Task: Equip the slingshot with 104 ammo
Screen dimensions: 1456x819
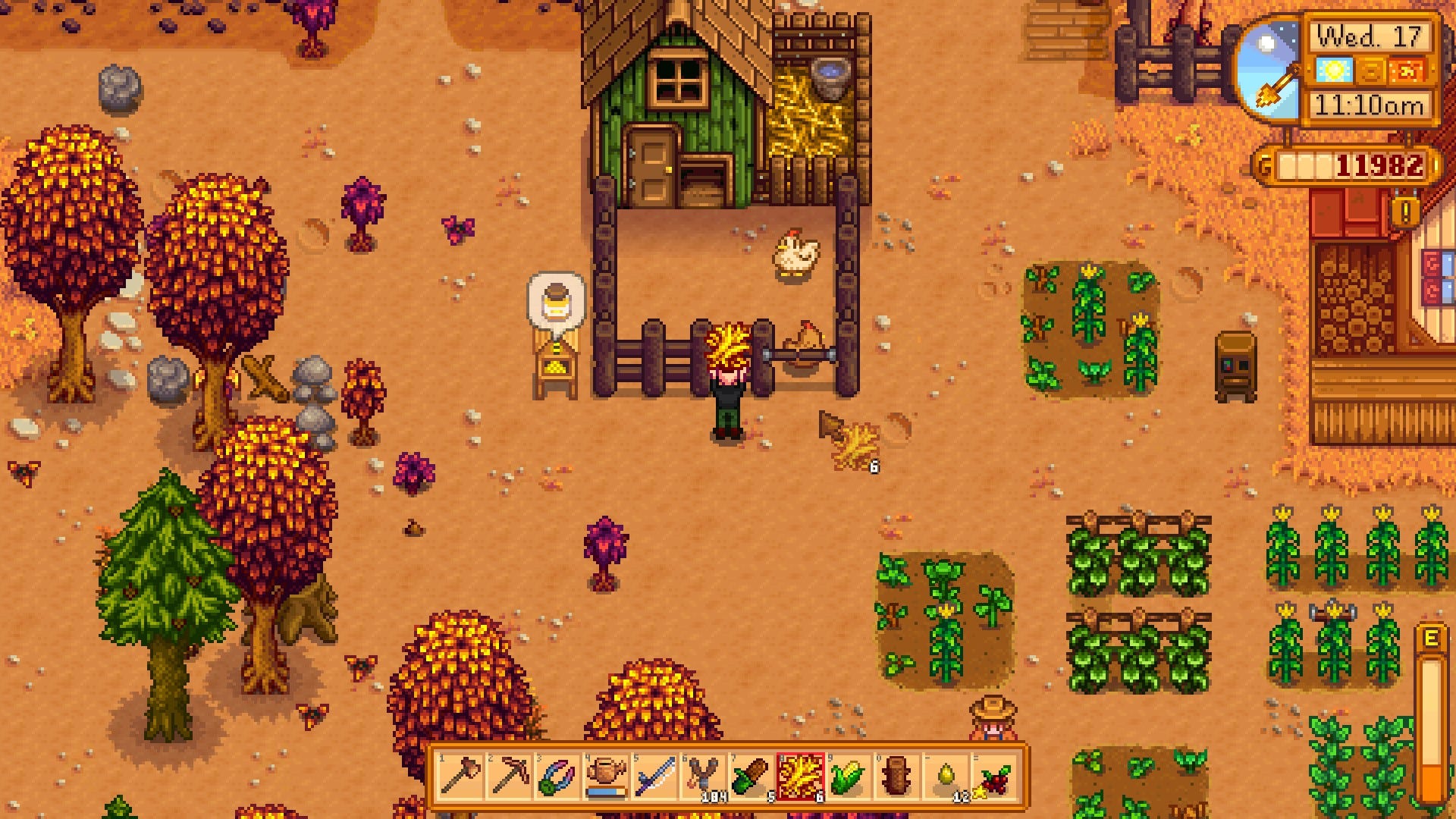Action: (x=702, y=777)
